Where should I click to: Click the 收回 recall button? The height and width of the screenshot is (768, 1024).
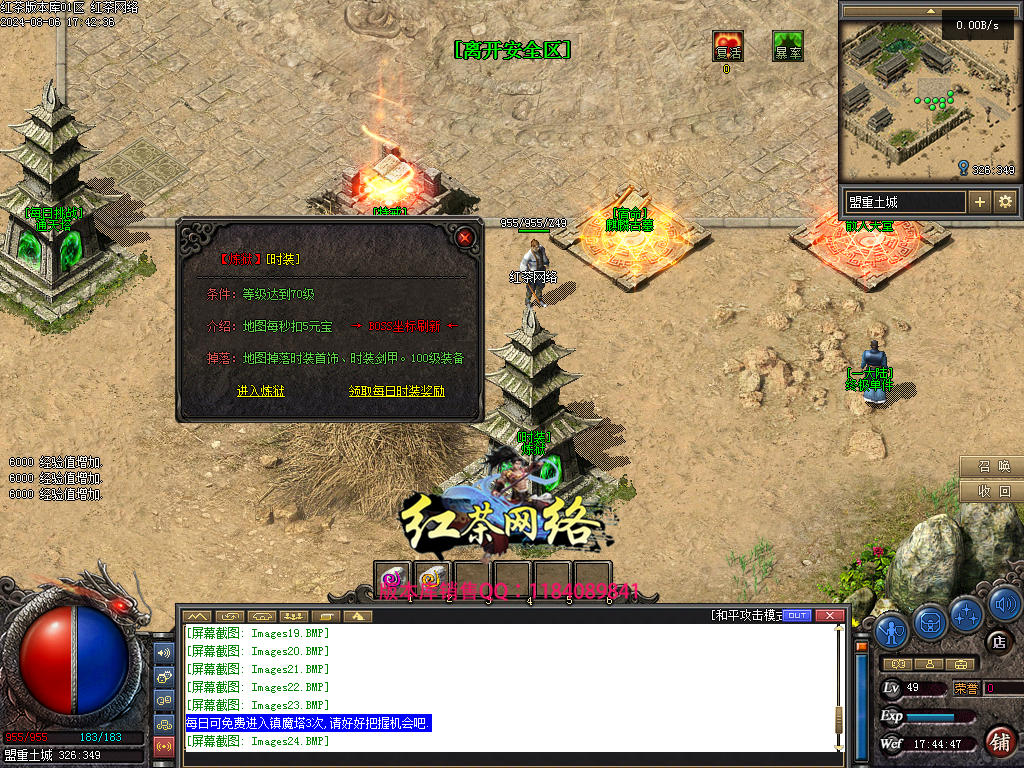[992, 491]
